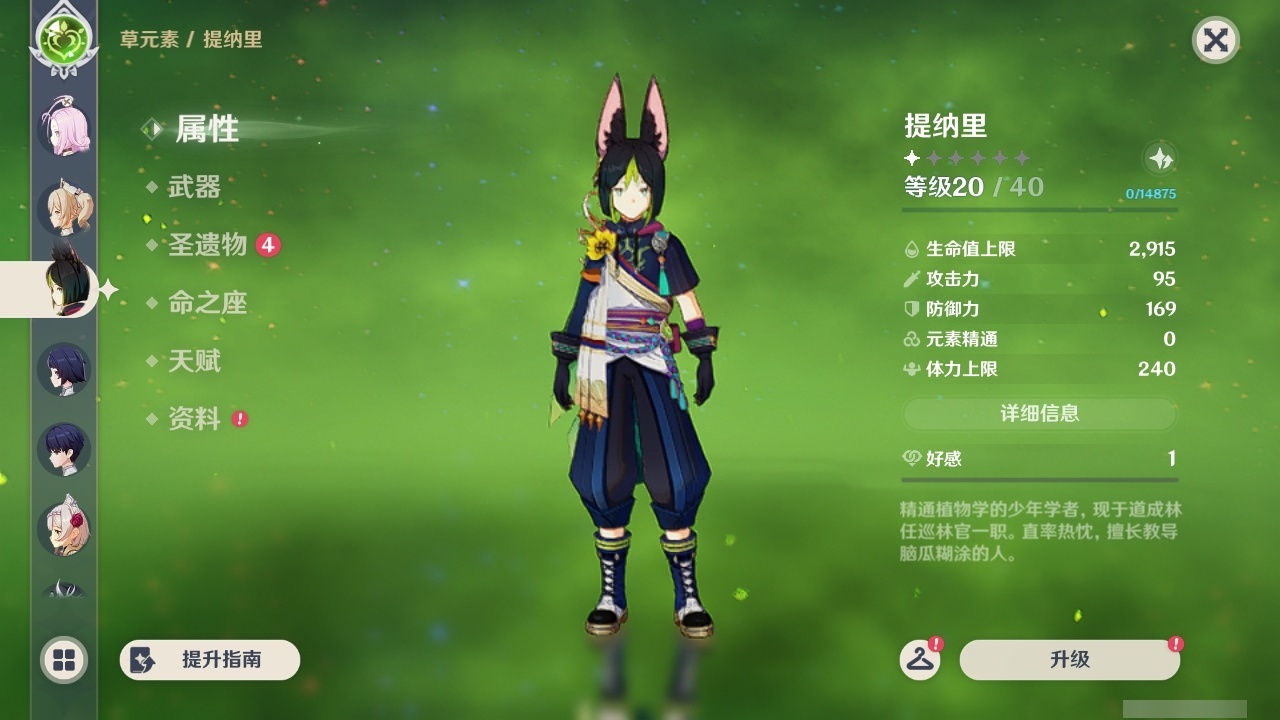
Task: Switch to the 武器 weapon tab
Action: pyautogui.click(x=194, y=187)
